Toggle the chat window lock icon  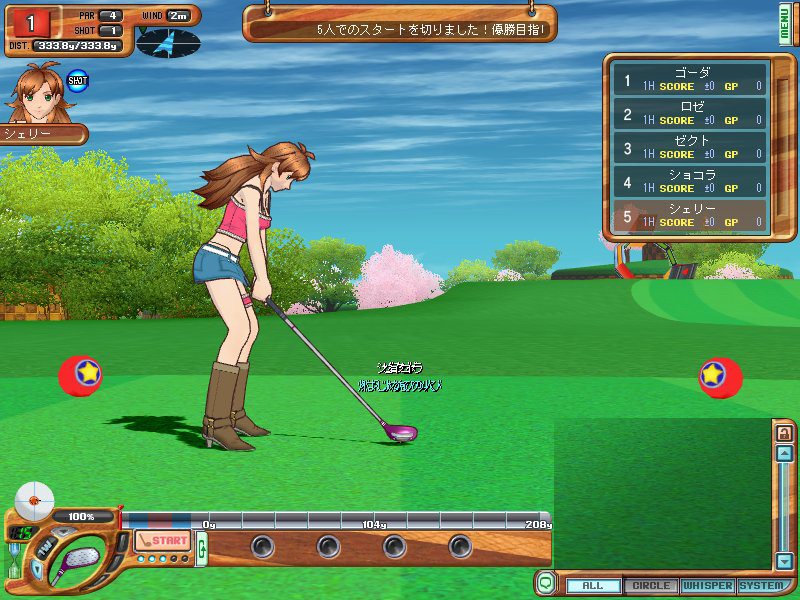(x=784, y=433)
